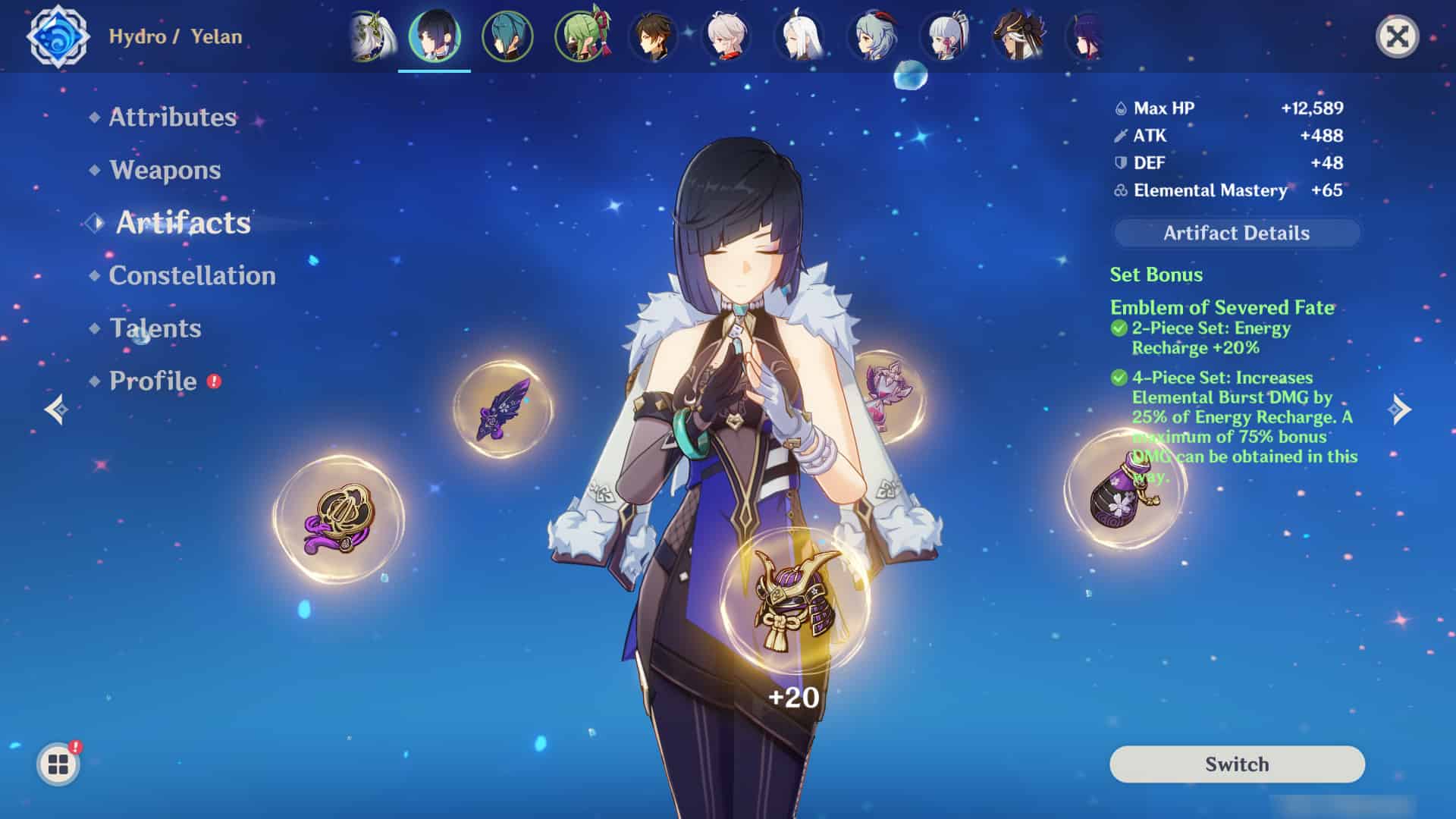Switch to the green-haired character portrait
The width and height of the screenshot is (1456, 819).
coord(582,36)
